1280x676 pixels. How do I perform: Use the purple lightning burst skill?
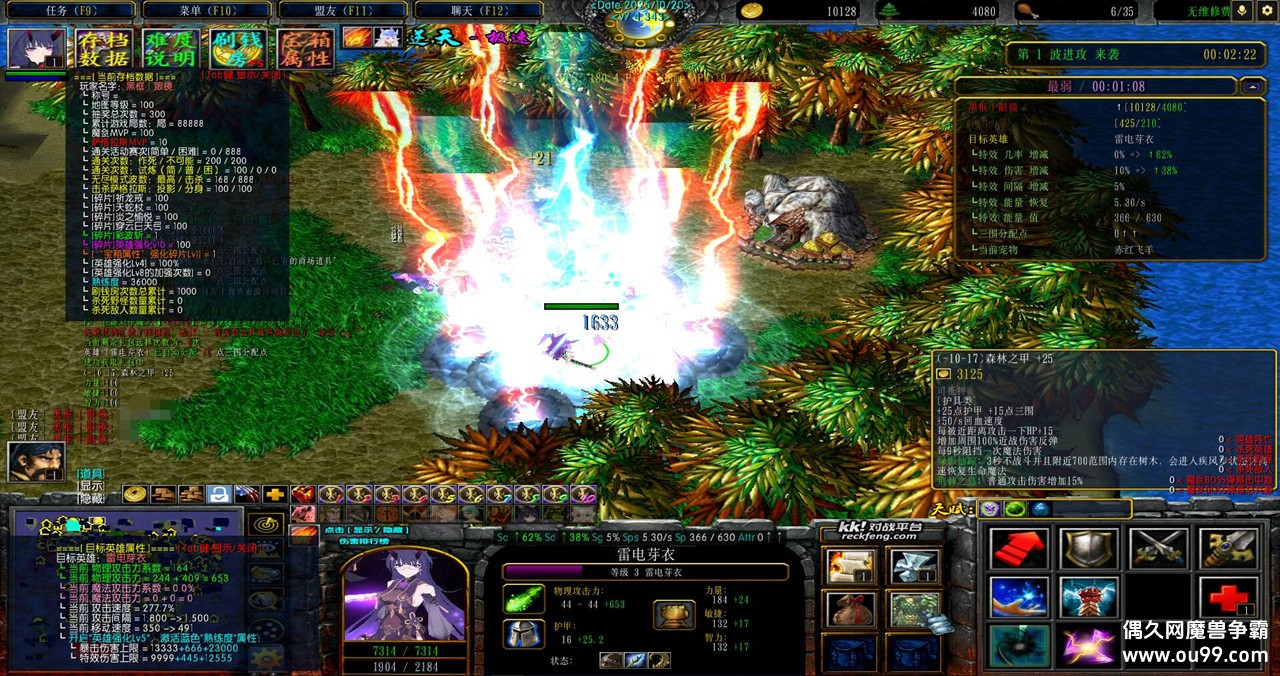pyautogui.click(x=1089, y=646)
